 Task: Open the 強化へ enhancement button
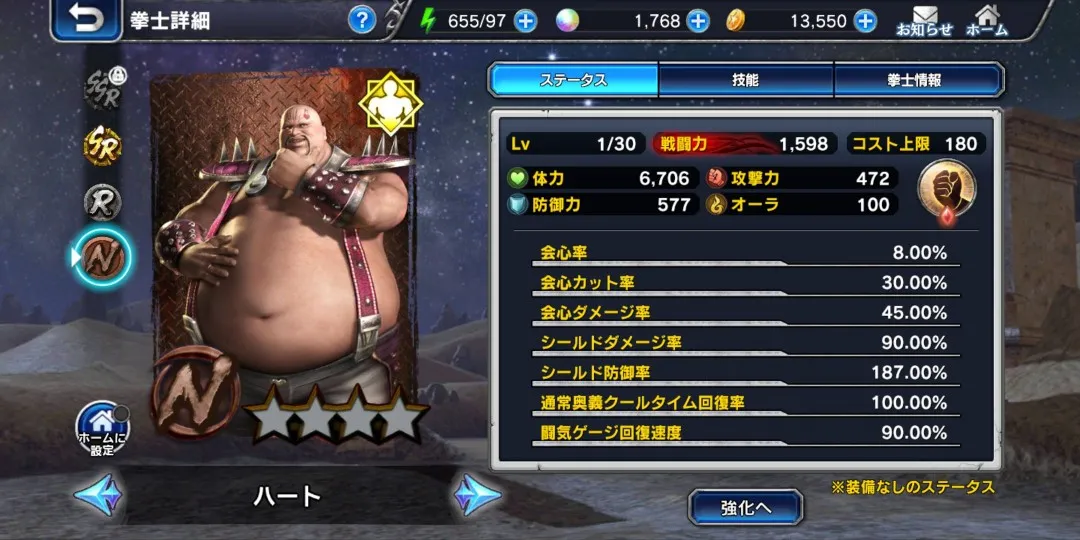point(745,507)
